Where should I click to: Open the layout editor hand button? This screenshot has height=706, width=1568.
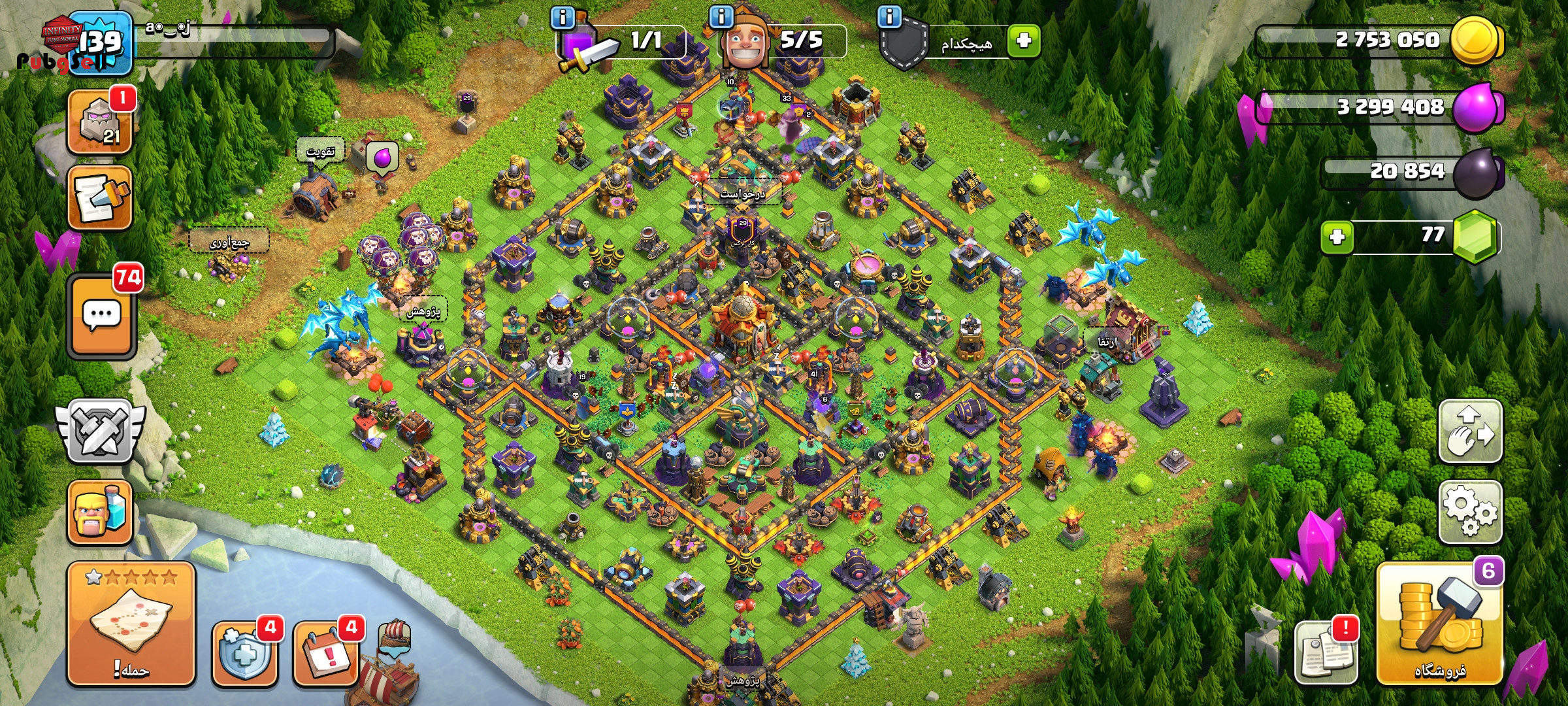(x=1470, y=431)
